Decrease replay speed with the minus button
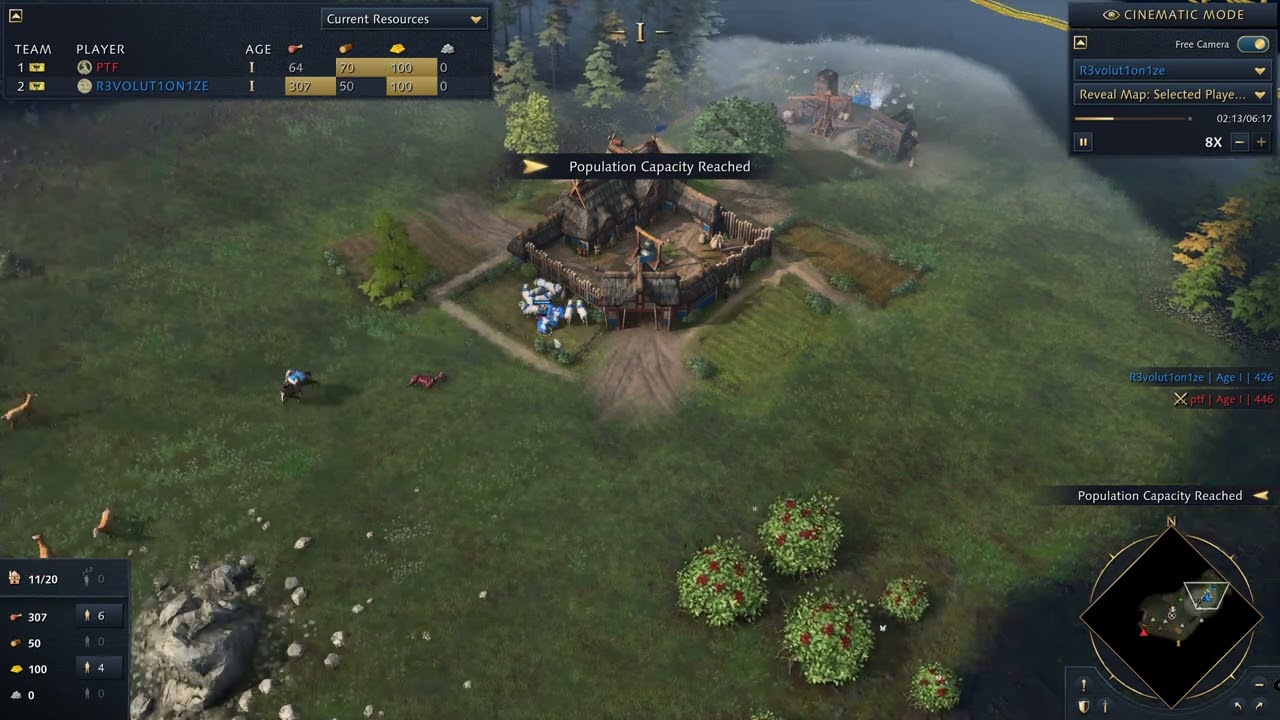The image size is (1280, 720). pos(1240,142)
